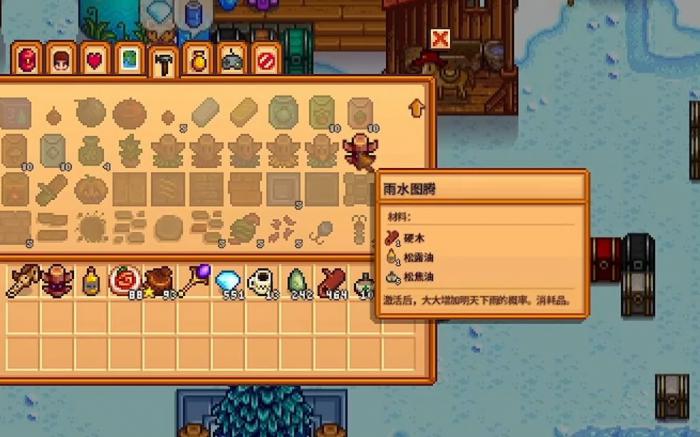Switch to the options tab with gamepad icon
This screenshot has height=437, width=700.
[230, 60]
